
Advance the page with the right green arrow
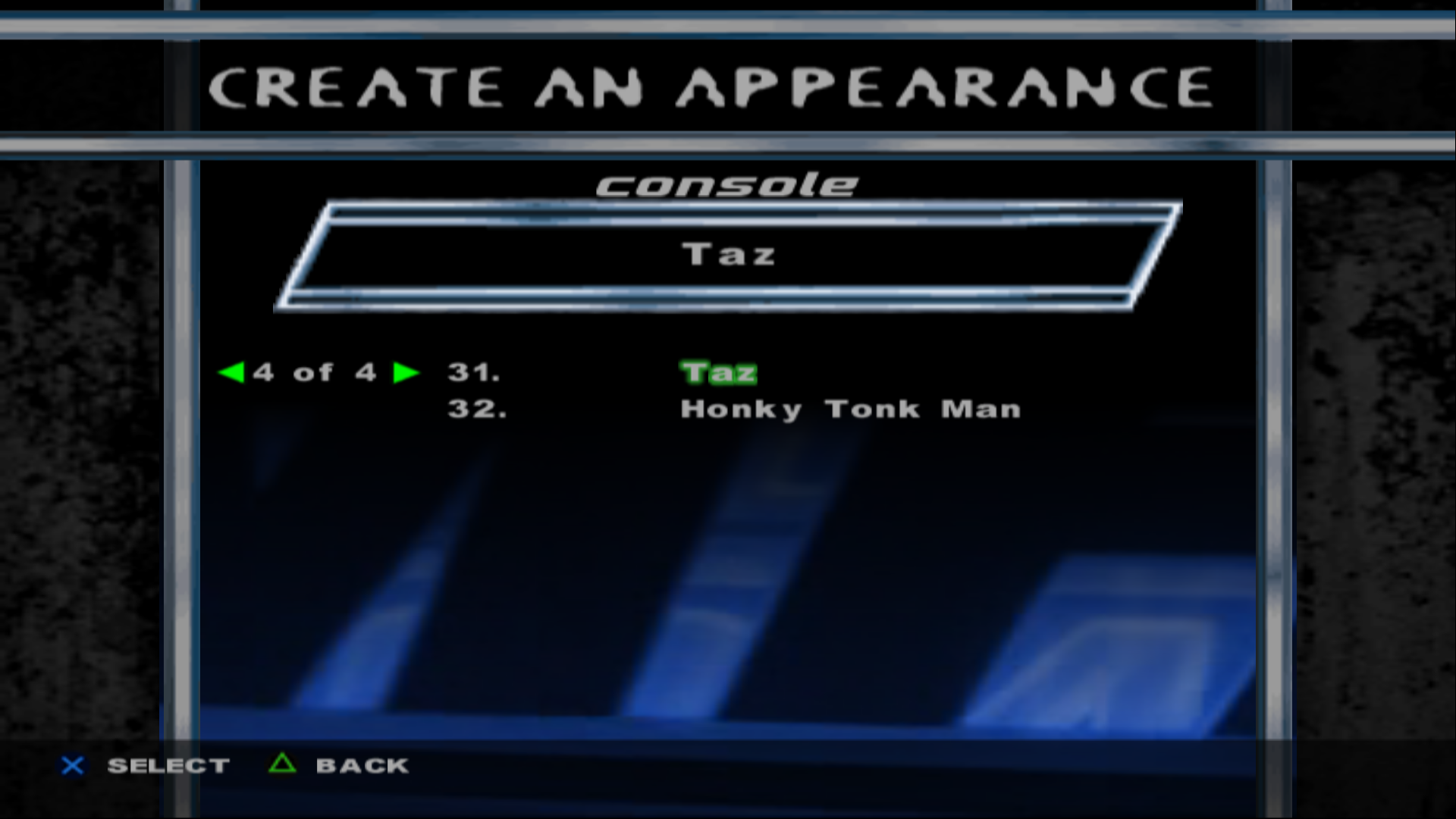[x=406, y=372]
